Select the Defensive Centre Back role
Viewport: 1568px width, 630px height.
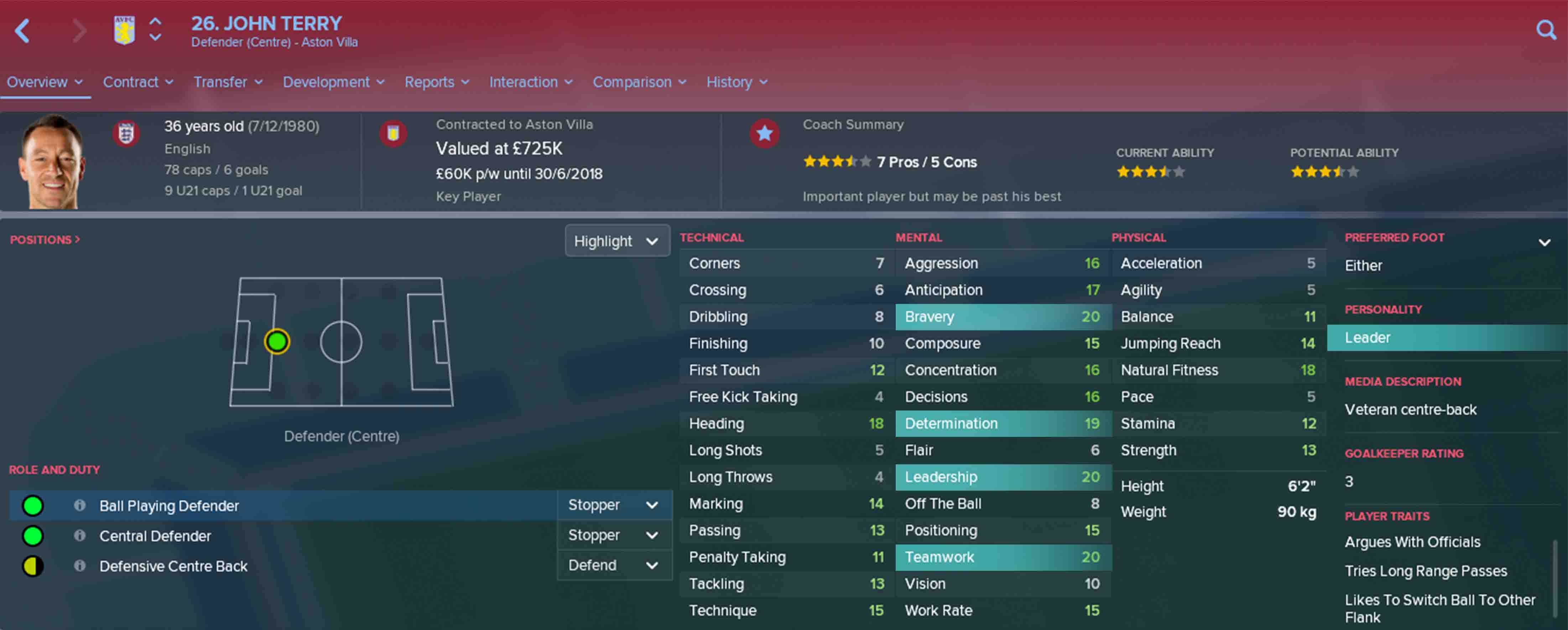coord(173,566)
